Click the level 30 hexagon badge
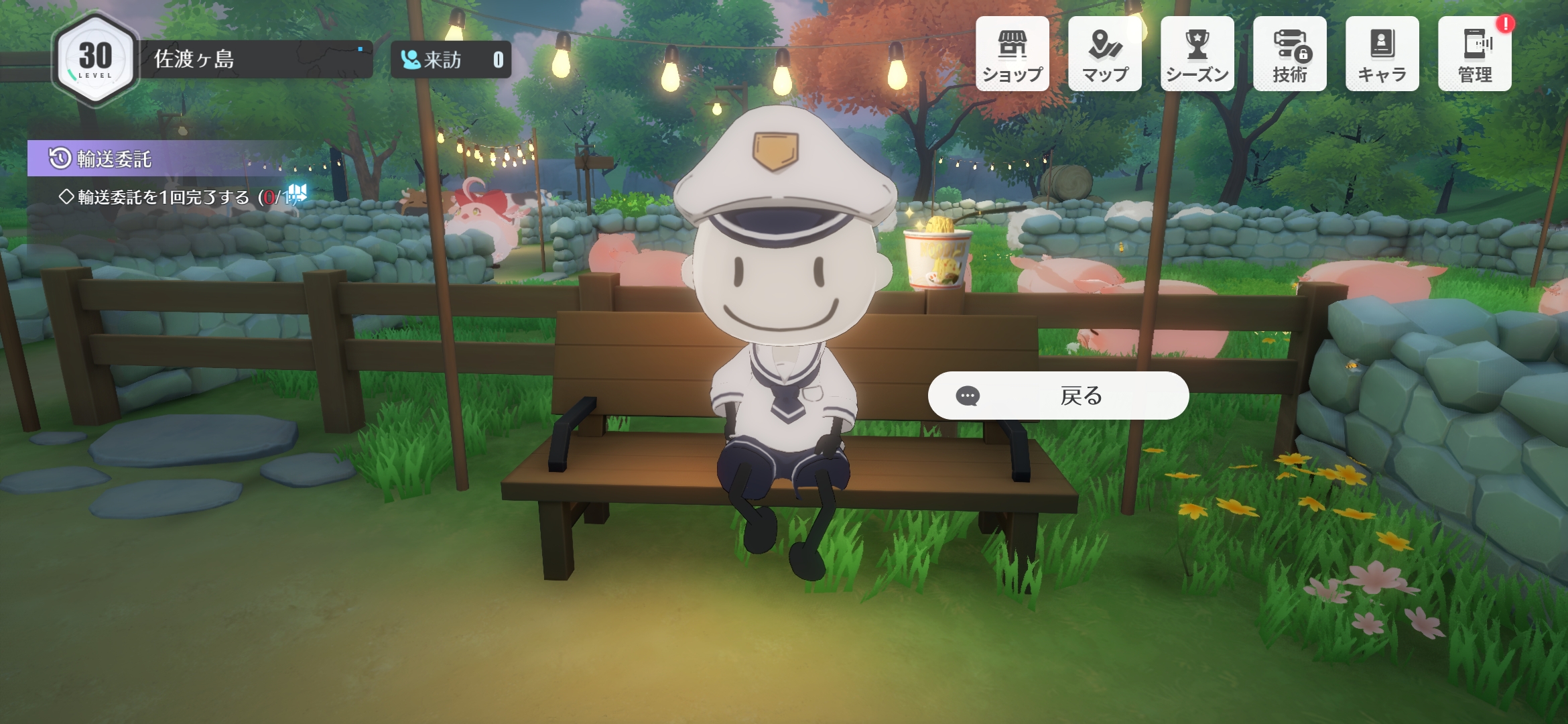The width and height of the screenshot is (1568, 724). tap(95, 59)
